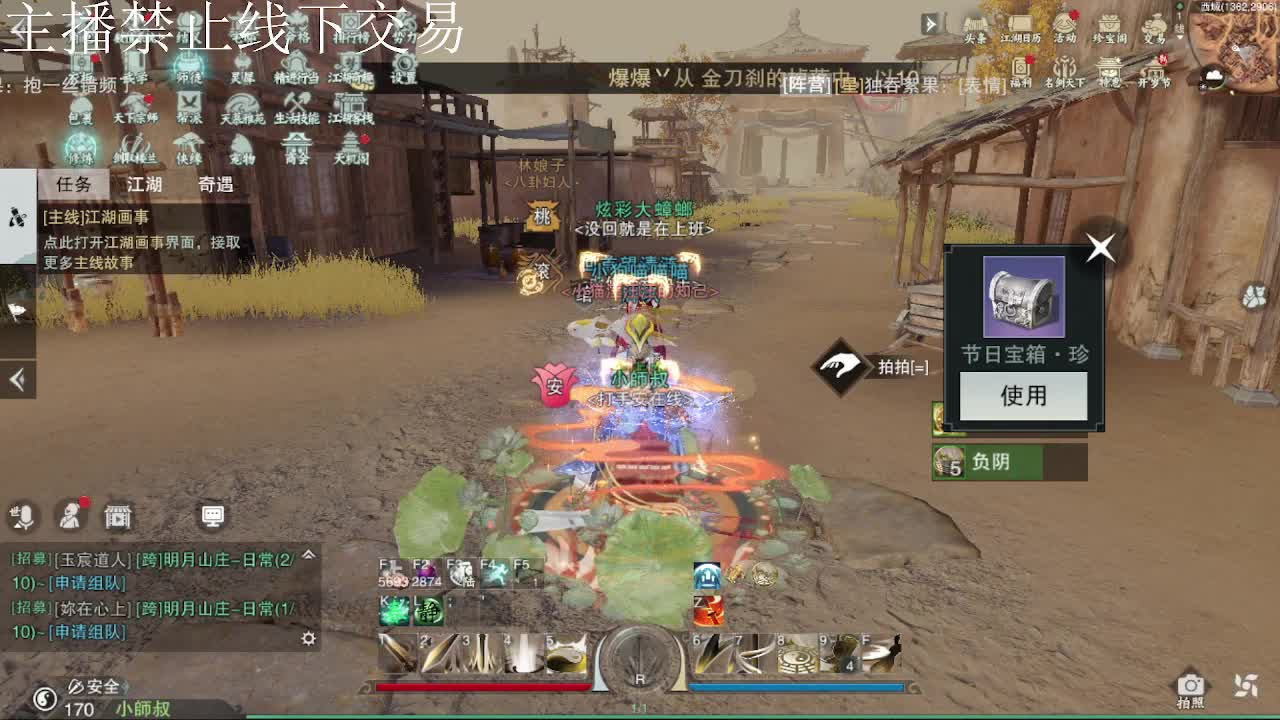Open the 帮派 guild panel
The width and height of the screenshot is (1280, 720).
click(x=190, y=105)
